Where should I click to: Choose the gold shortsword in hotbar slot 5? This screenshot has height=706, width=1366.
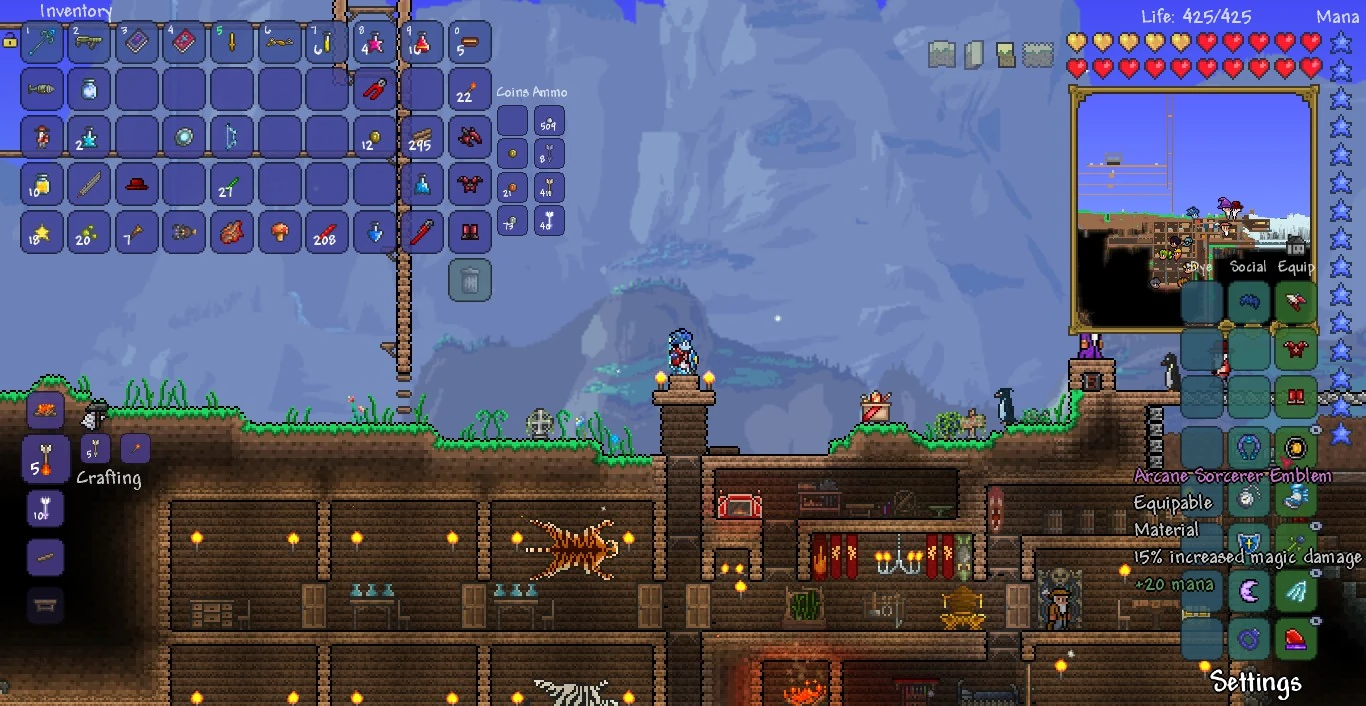(x=232, y=42)
